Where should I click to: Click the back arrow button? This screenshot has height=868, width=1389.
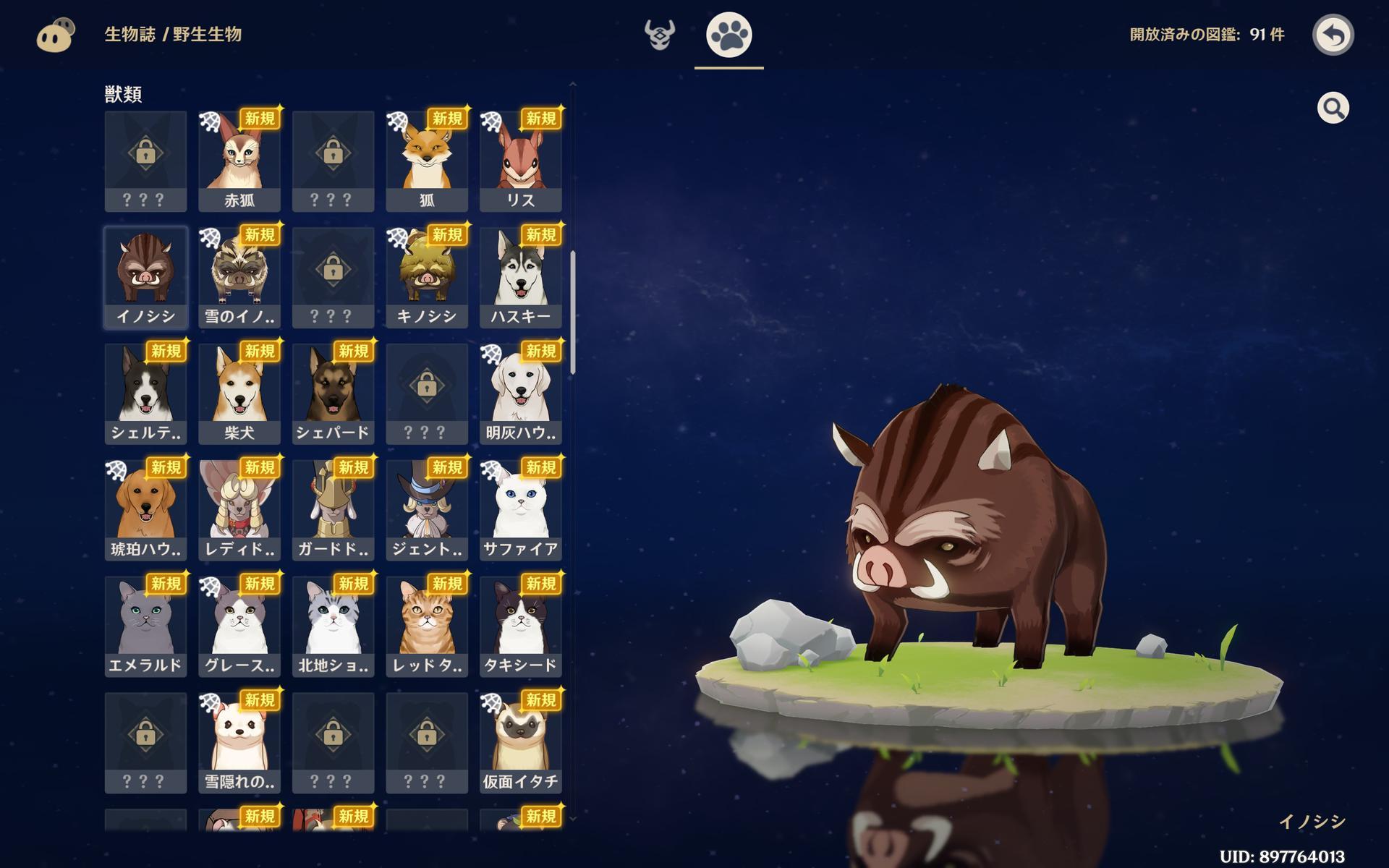pos(1333,35)
